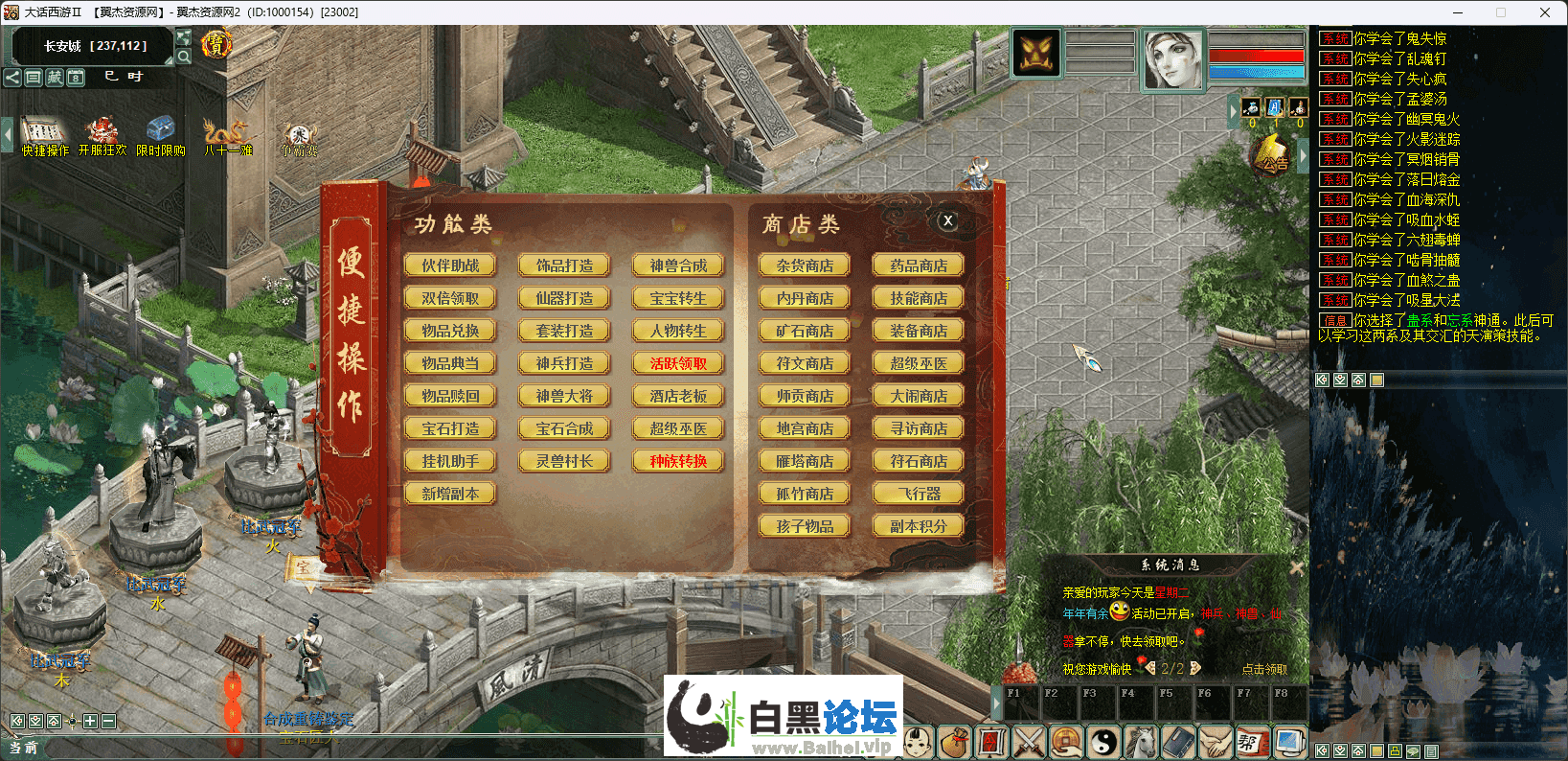Image resolution: width=1568 pixels, height=761 pixels.
Task: Open the 宝石打造 crafting option
Action: click(450, 428)
